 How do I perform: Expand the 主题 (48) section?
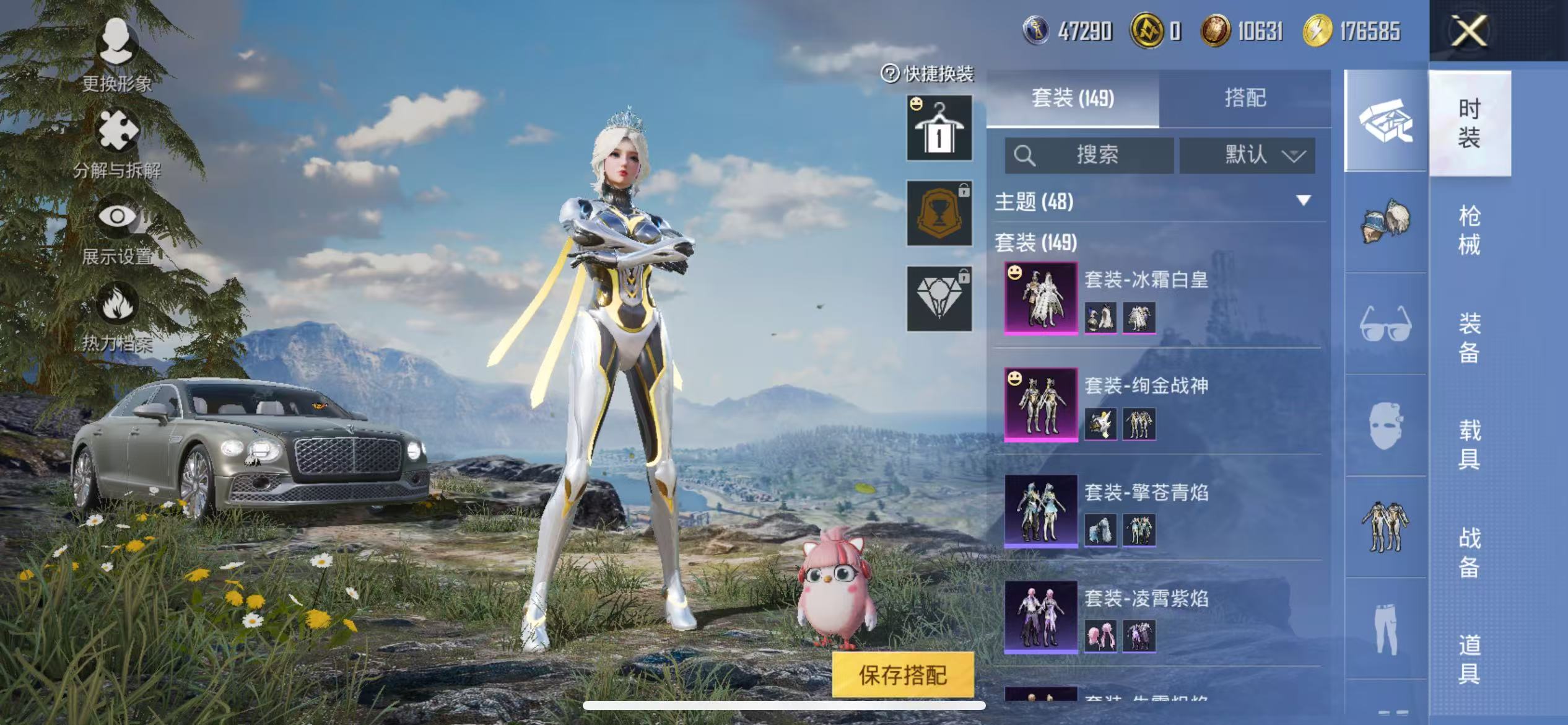click(1303, 201)
